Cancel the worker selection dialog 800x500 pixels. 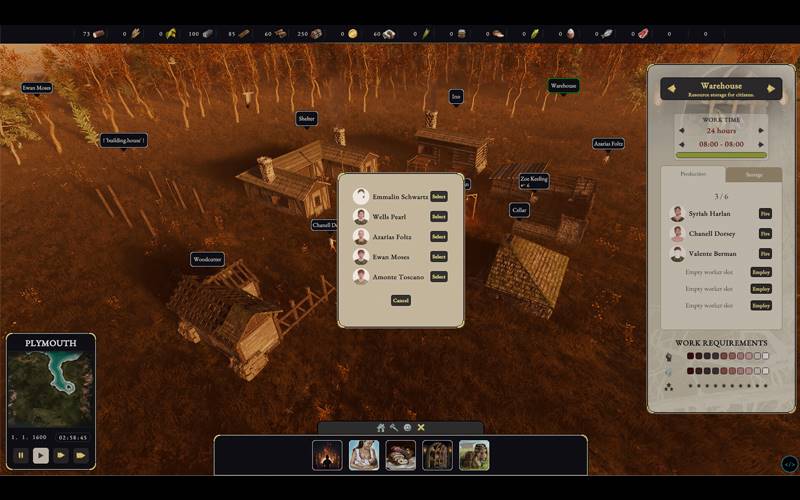coord(401,300)
